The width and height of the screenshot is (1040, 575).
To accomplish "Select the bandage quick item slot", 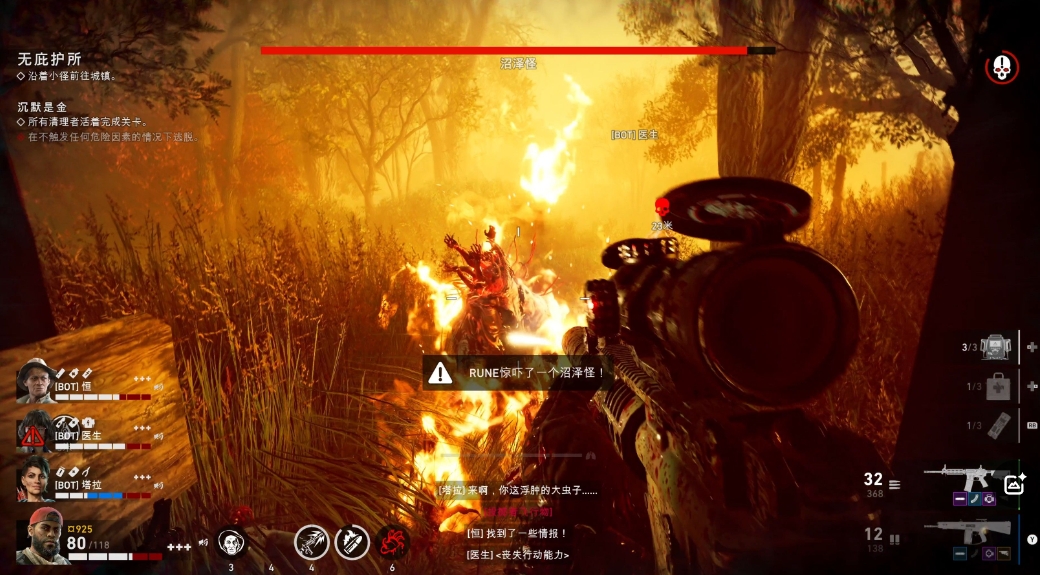I will click(997, 425).
